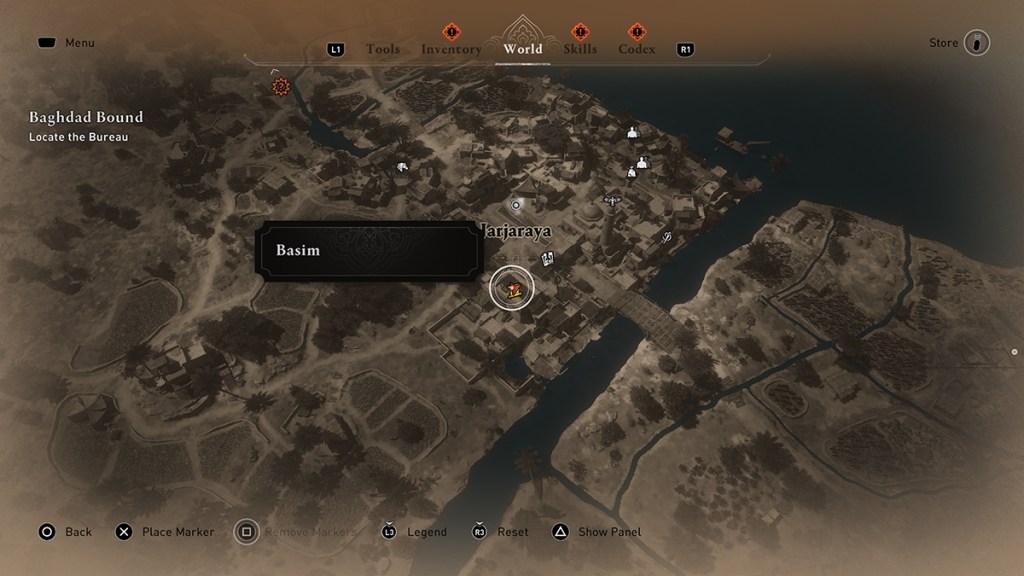This screenshot has height=576, width=1024.
Task: Go to the Skills tab
Action: (580, 49)
